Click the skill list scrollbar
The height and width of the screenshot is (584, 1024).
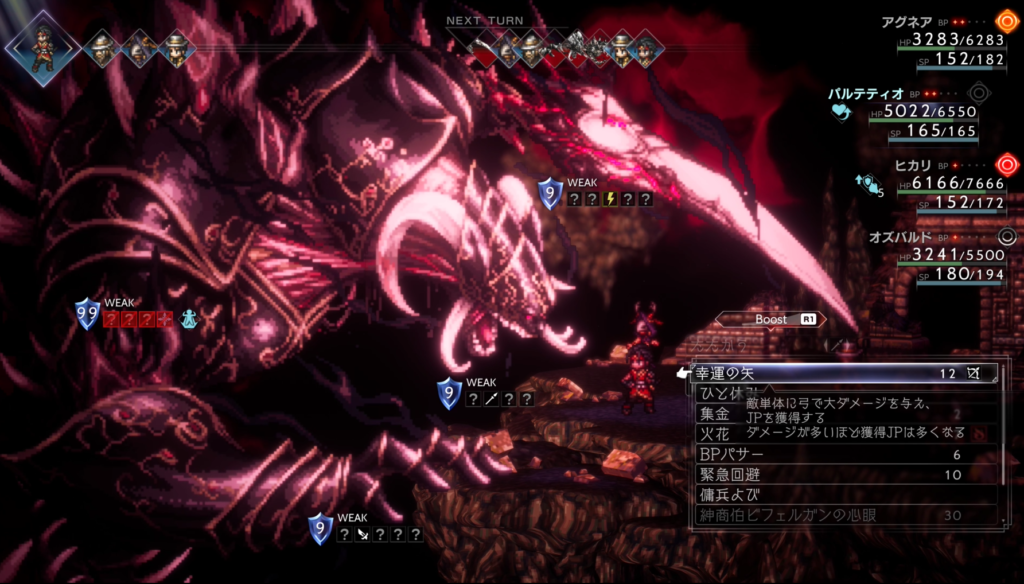pos(1005,440)
